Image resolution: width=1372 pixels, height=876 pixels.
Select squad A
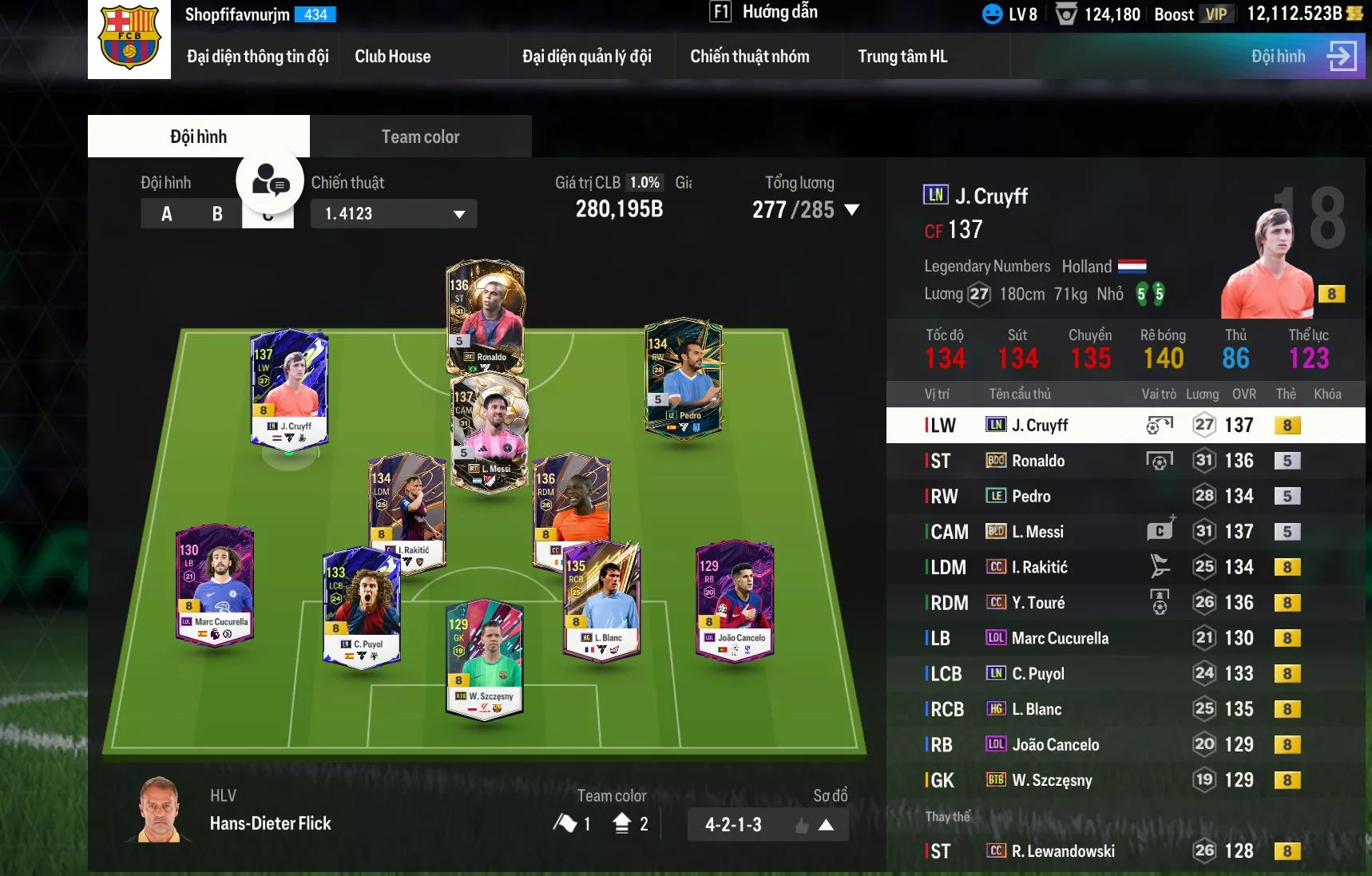[x=166, y=214]
